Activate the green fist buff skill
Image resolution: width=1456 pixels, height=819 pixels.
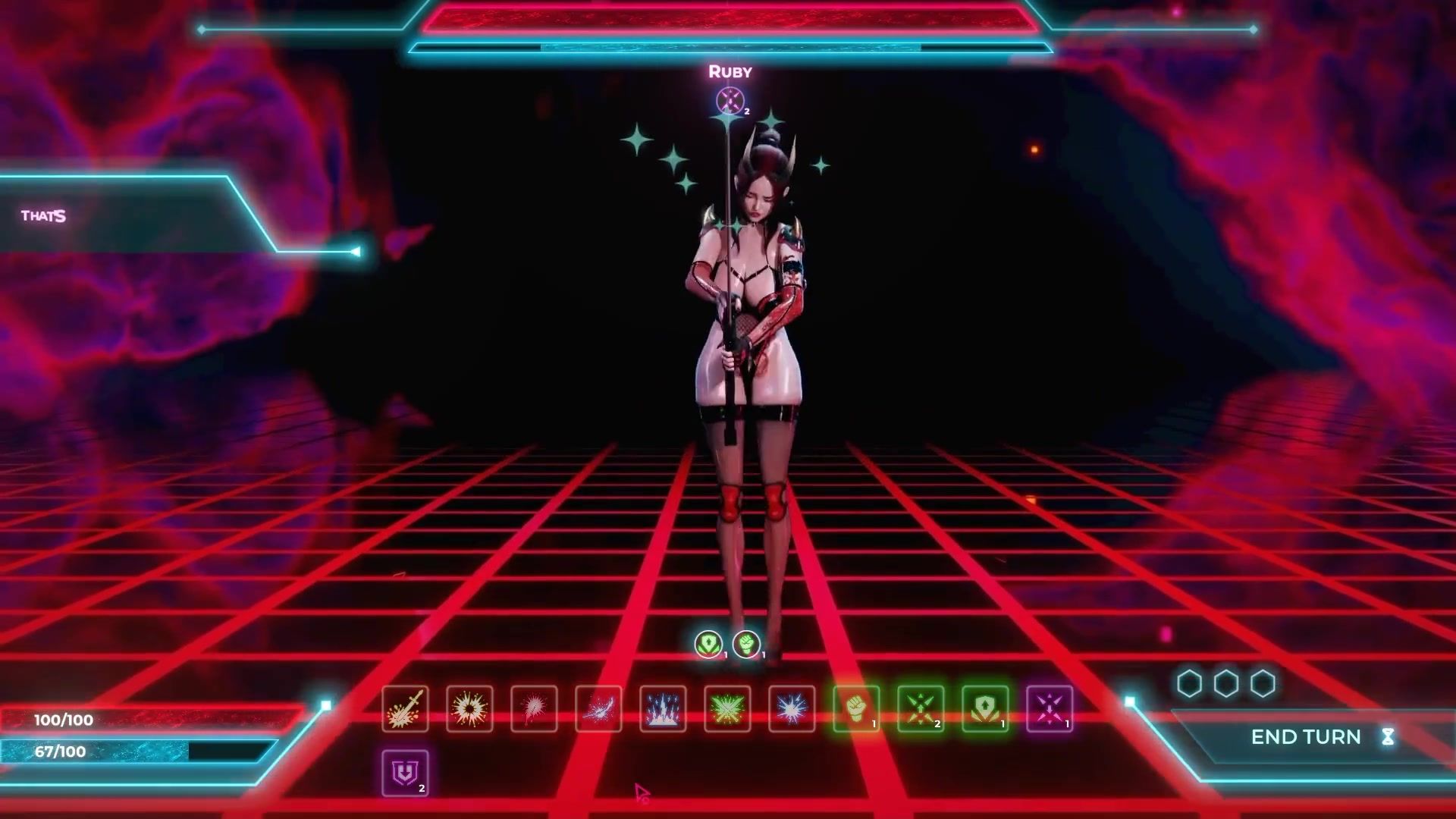(x=856, y=709)
